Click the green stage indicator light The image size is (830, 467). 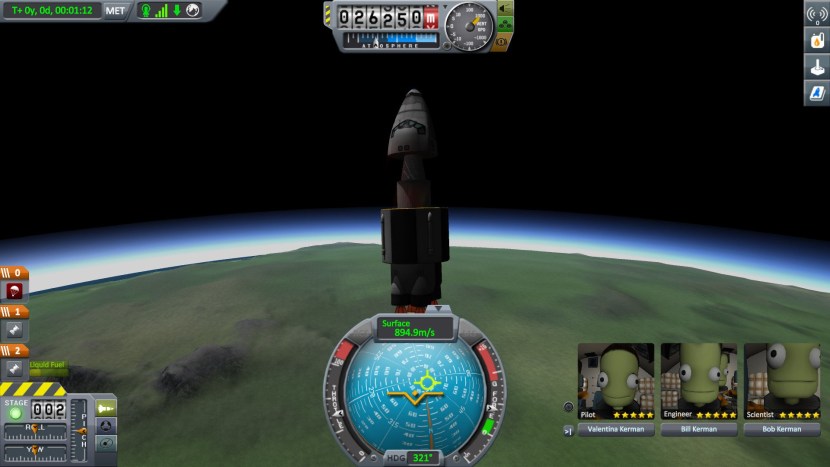[16, 412]
